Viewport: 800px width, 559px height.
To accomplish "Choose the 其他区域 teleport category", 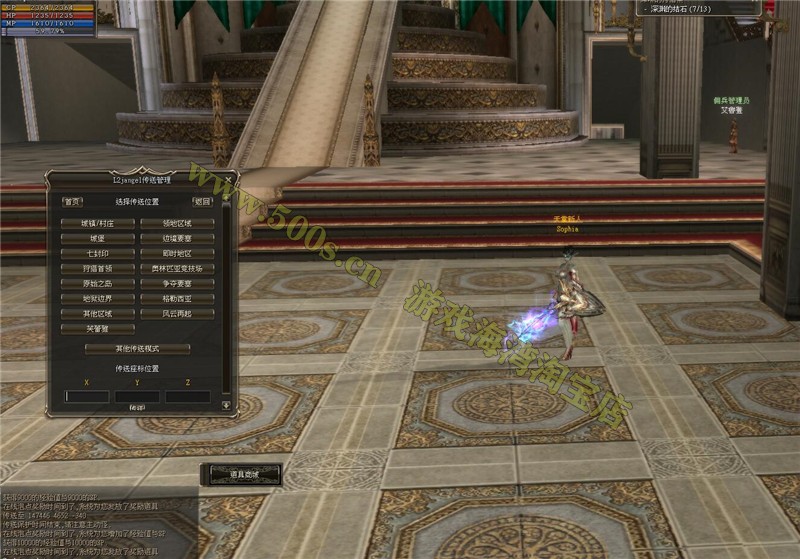I will tap(97, 314).
